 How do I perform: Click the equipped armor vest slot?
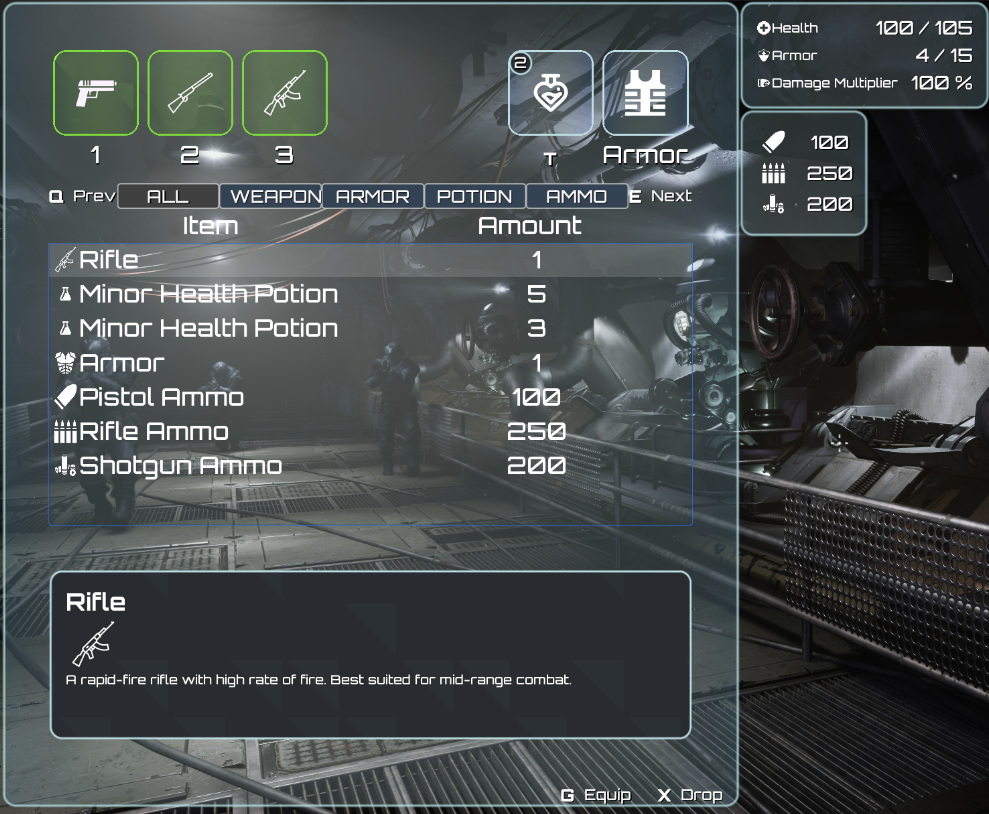(x=645, y=93)
